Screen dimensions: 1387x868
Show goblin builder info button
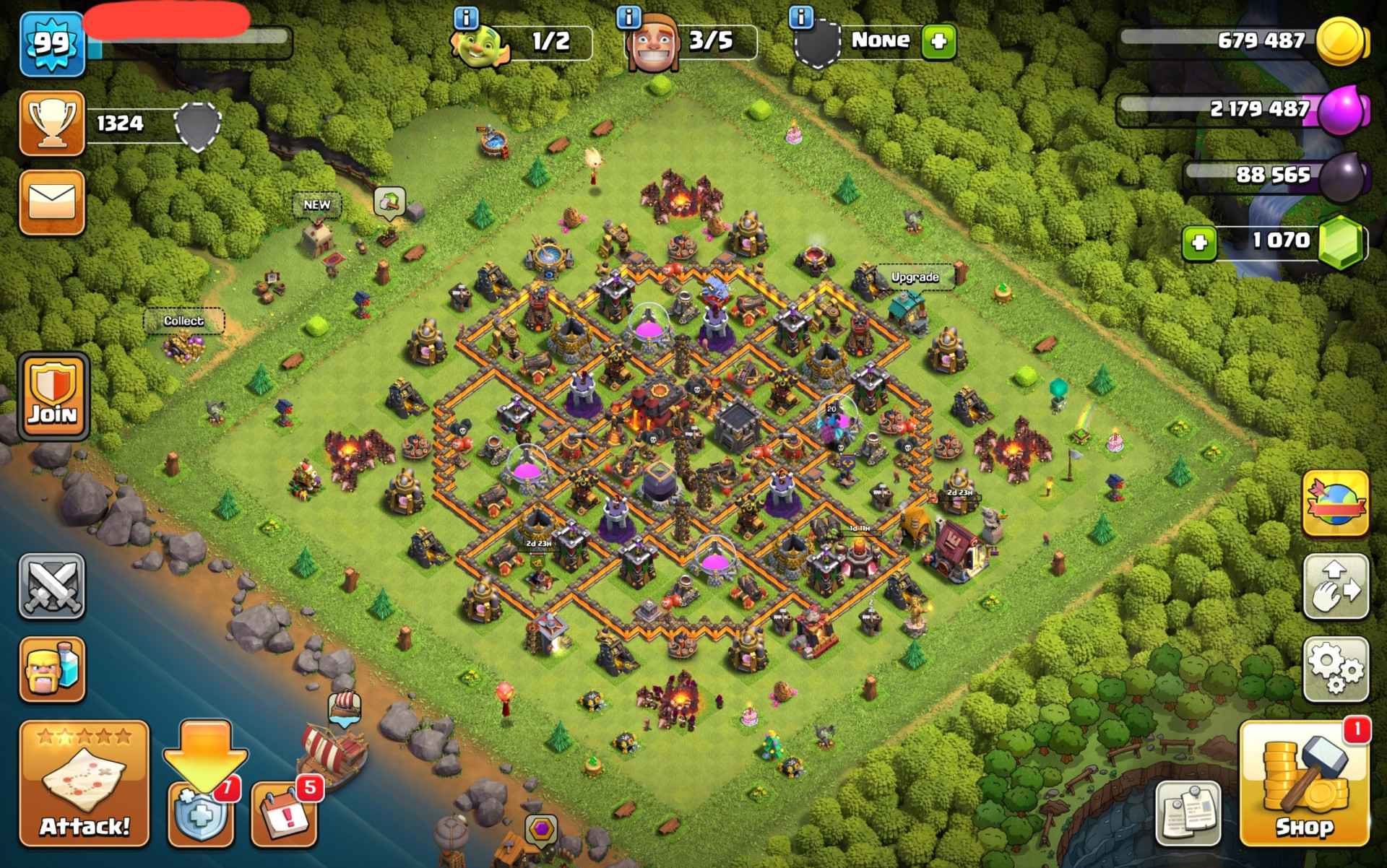(x=467, y=17)
